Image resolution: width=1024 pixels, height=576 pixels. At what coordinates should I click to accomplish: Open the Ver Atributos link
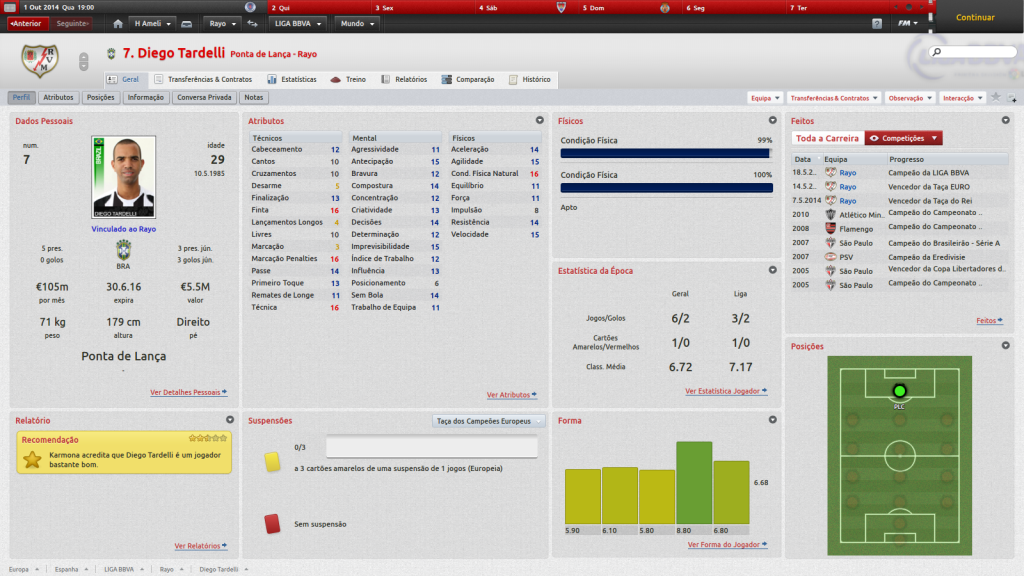(x=511, y=395)
